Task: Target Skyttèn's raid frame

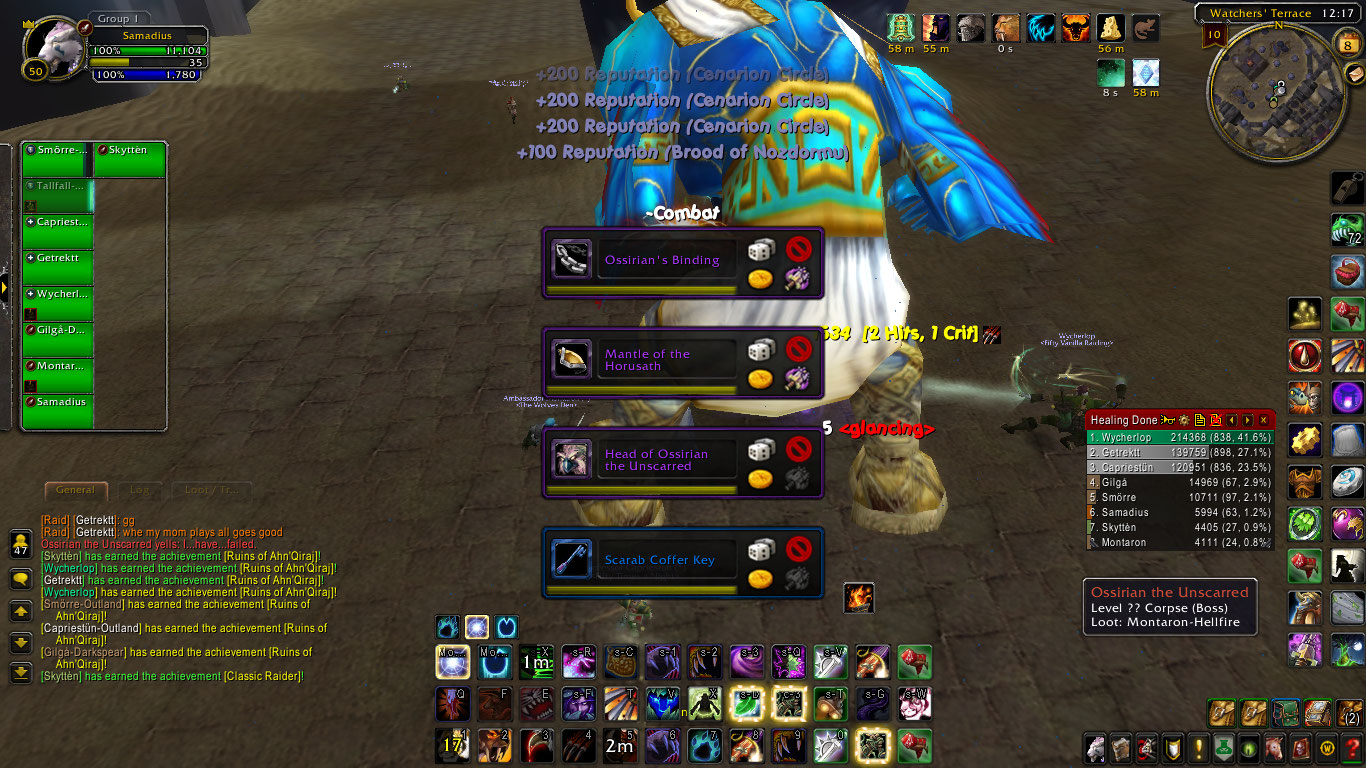Action: coord(130,160)
